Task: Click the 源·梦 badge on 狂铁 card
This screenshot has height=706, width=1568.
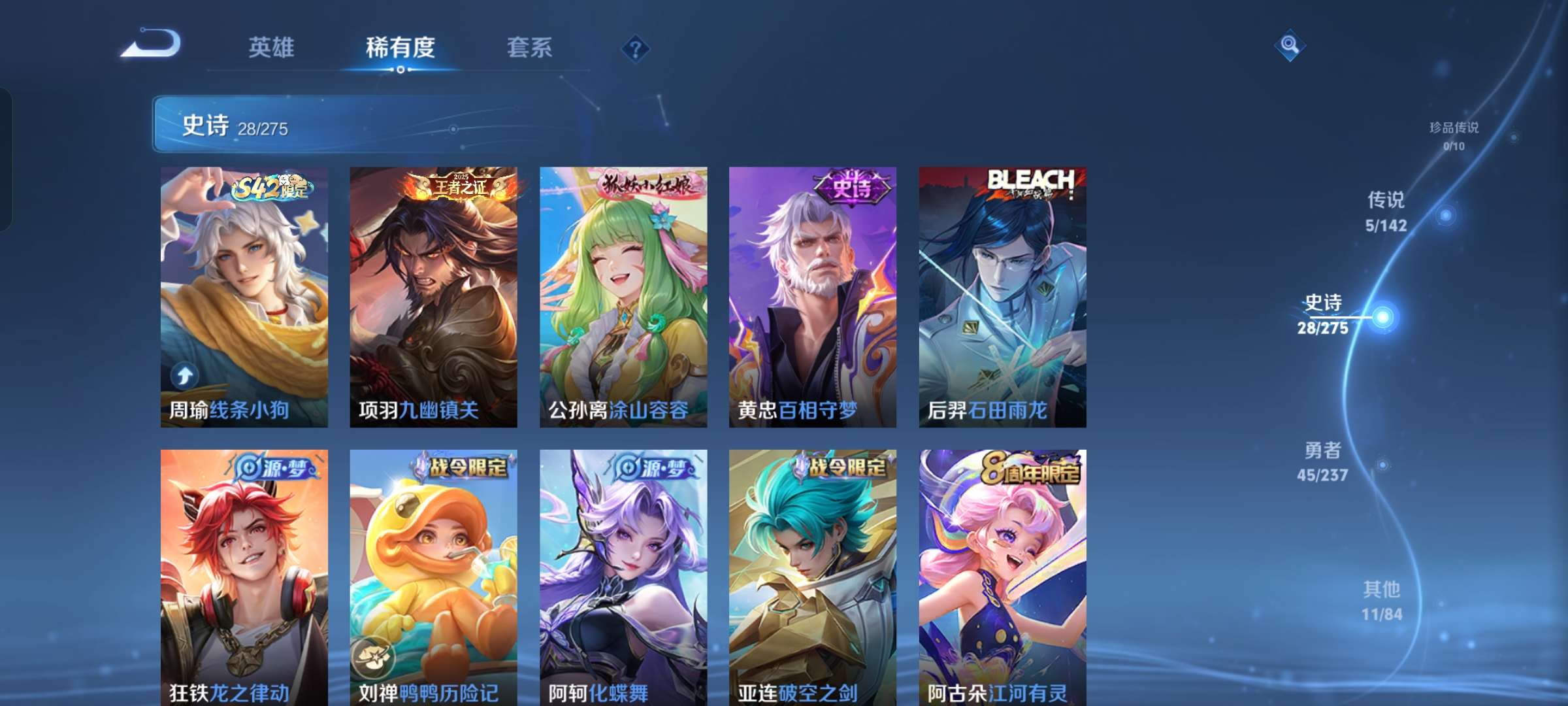Action: pyautogui.click(x=272, y=467)
